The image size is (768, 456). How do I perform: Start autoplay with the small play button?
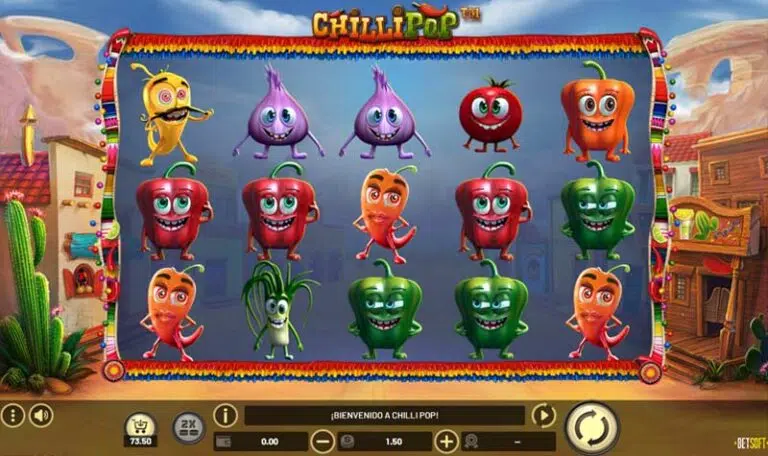coord(543,415)
